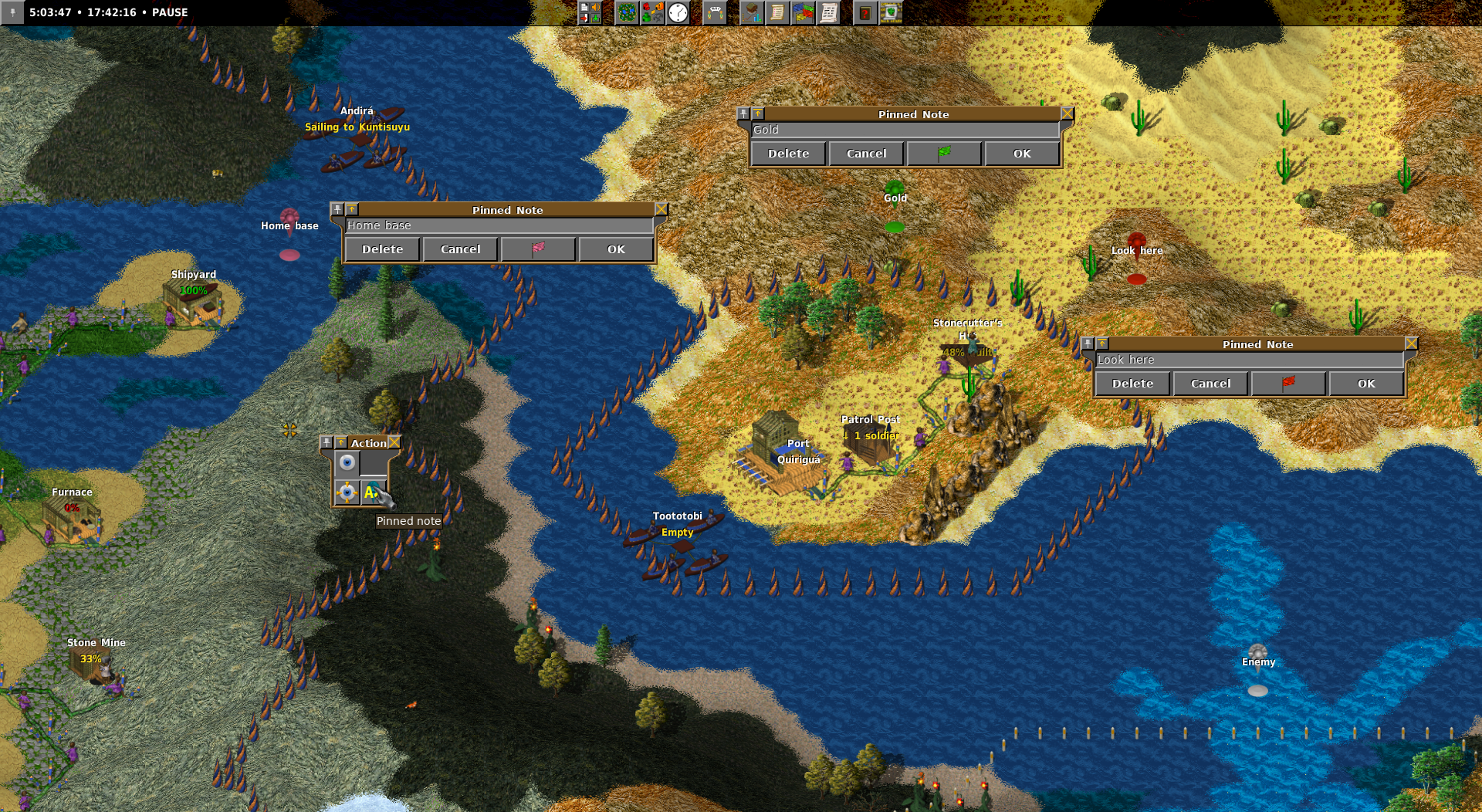Cancel the Look here pinned note

click(1210, 384)
